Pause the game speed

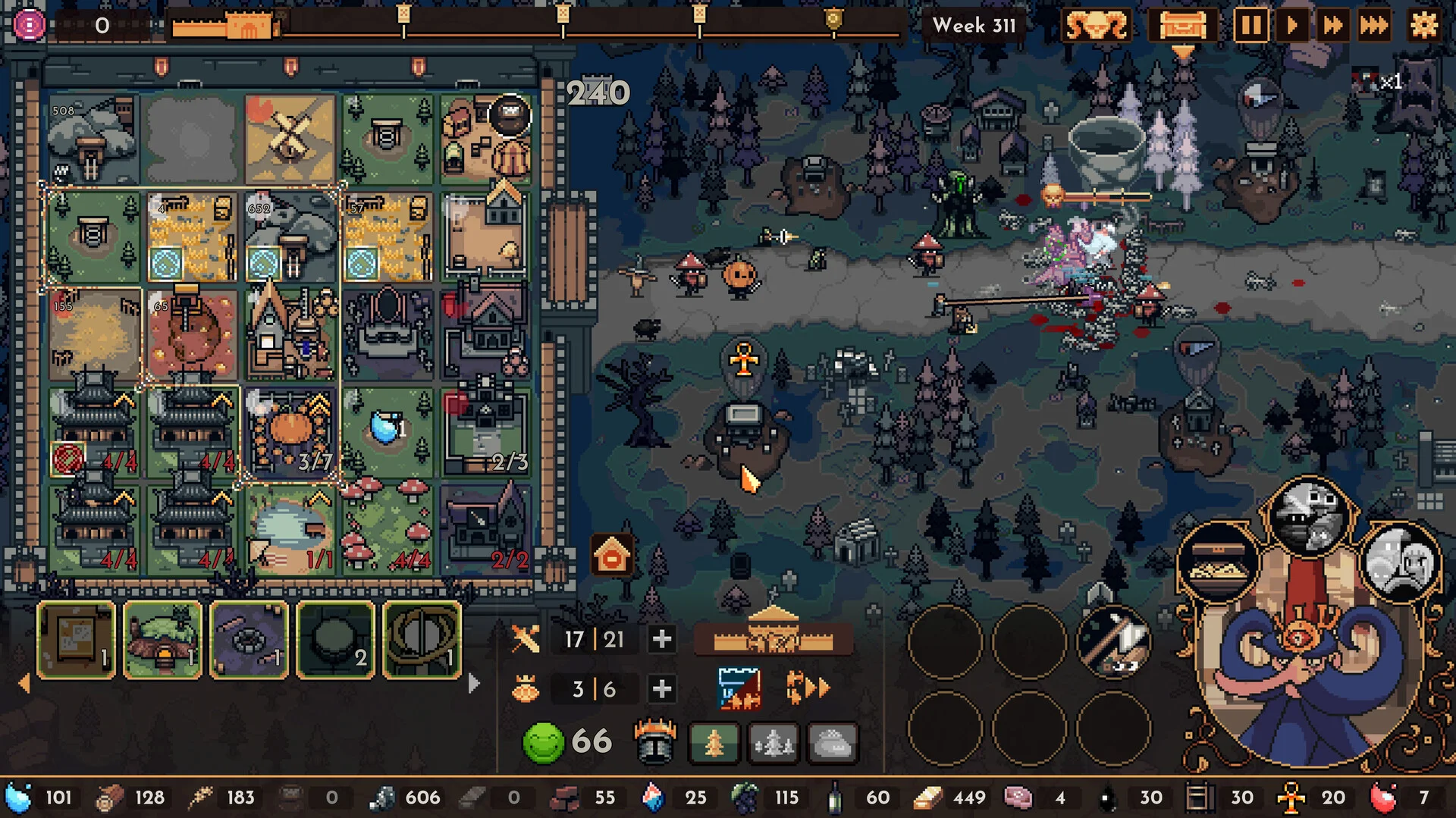point(1250,25)
